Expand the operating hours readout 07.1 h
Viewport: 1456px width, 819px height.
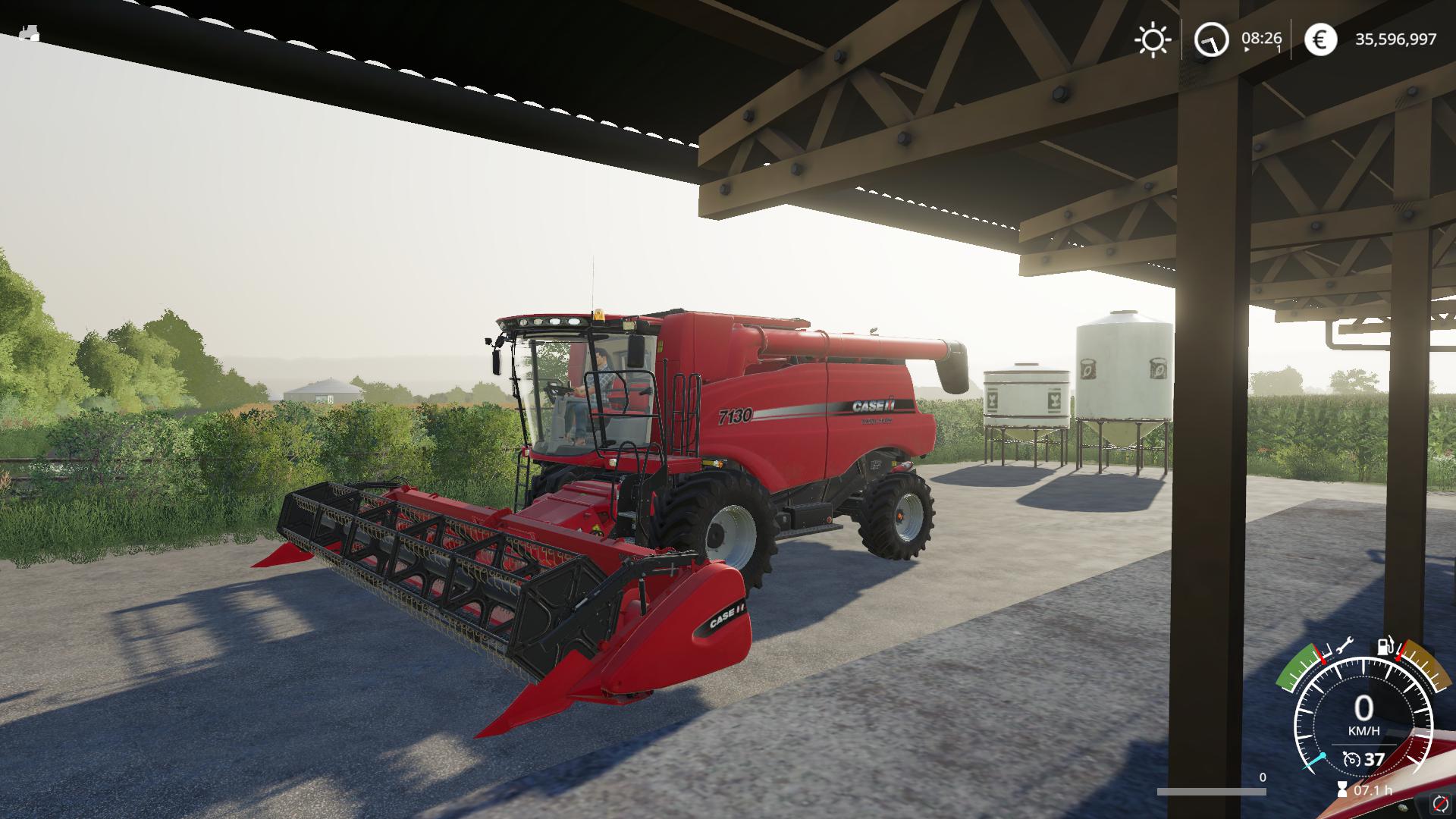(x=1373, y=789)
